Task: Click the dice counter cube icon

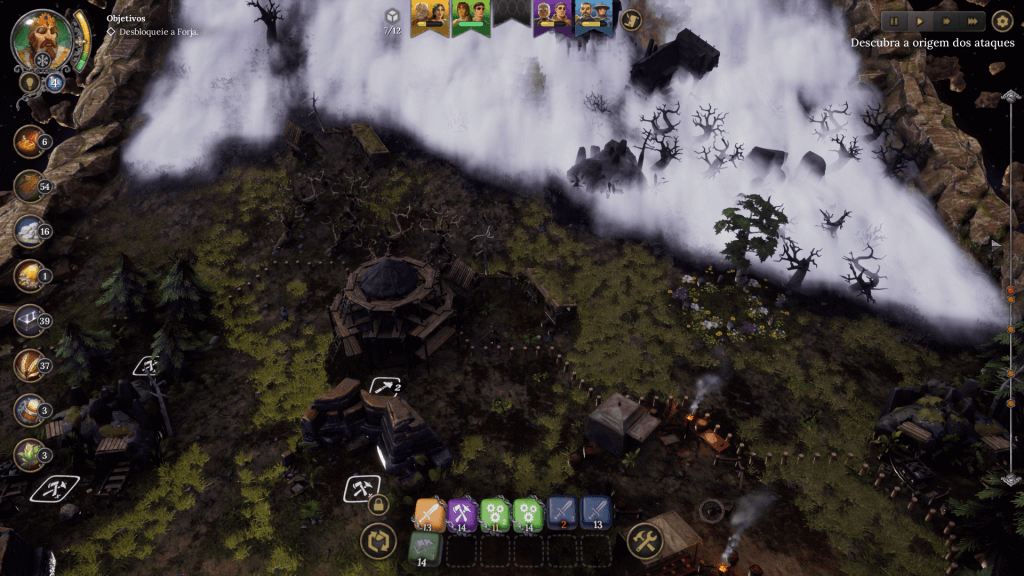Action: click(393, 17)
